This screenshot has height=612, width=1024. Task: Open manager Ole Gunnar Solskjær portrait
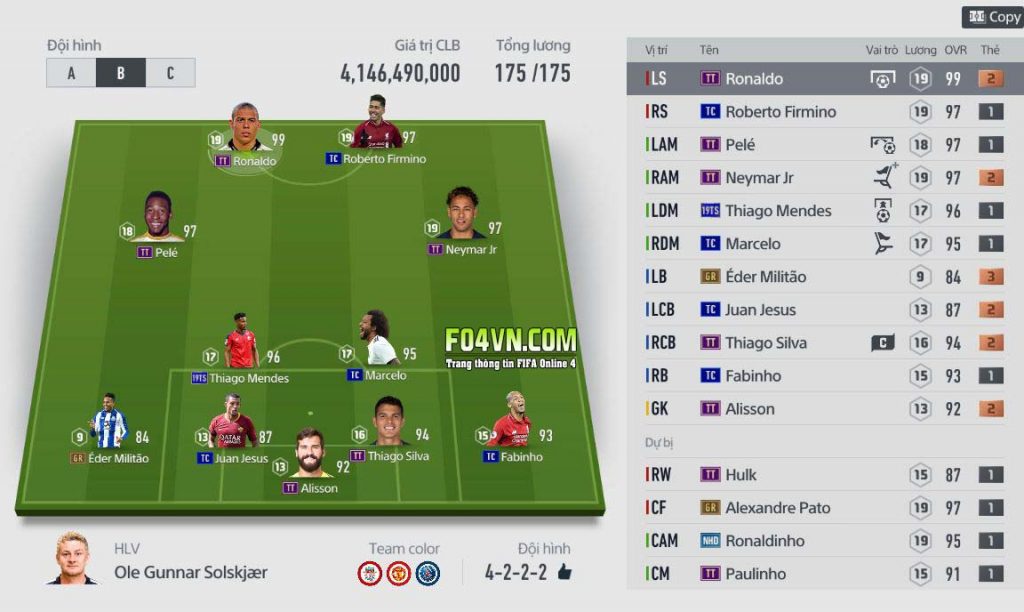point(72,560)
